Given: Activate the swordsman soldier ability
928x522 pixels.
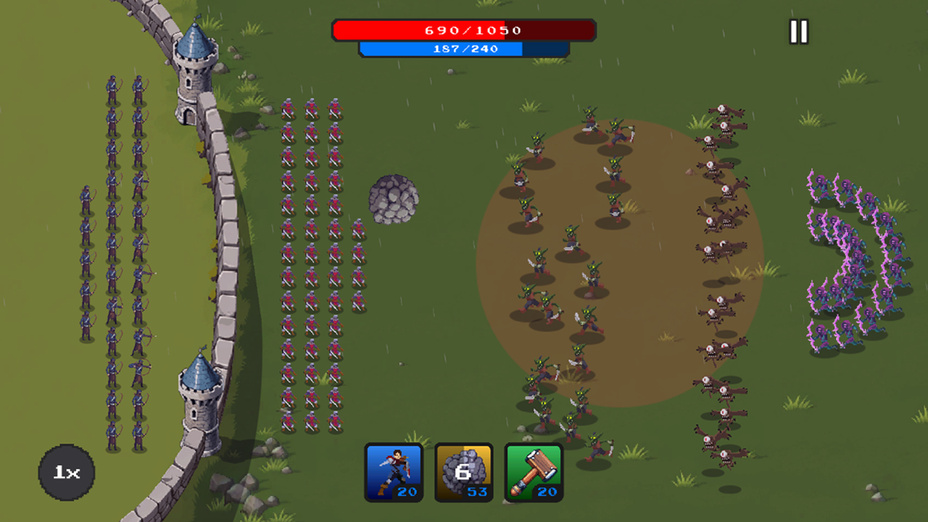Looking at the screenshot, I should (394, 472).
